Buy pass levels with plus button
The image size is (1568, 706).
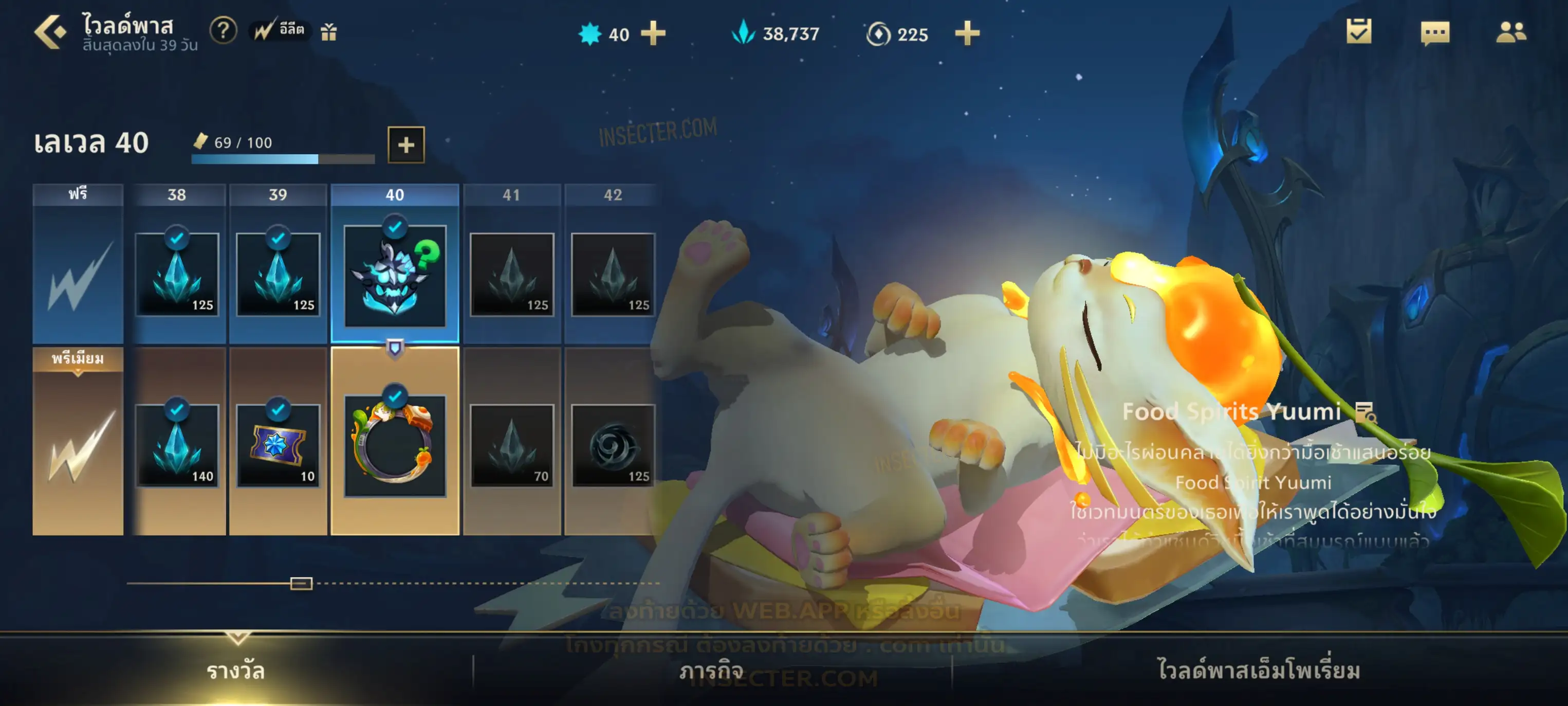(406, 145)
